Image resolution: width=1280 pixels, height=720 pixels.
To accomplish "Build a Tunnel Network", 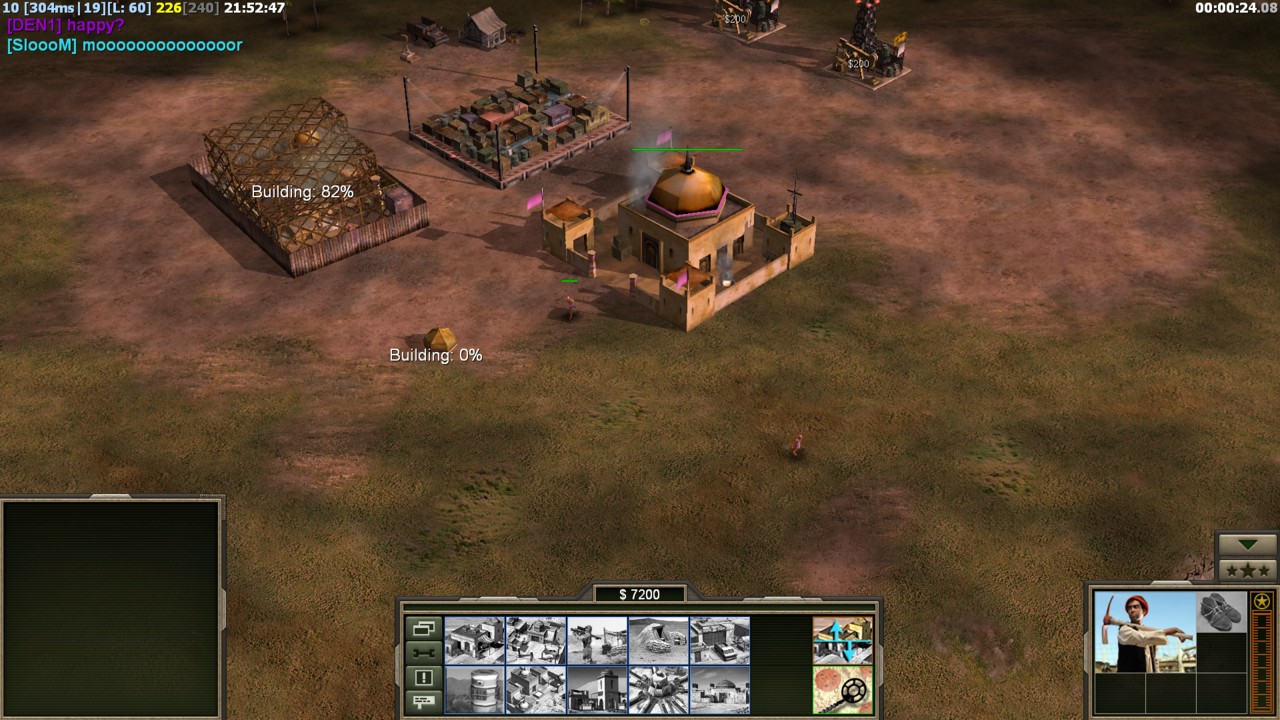I will point(658,640).
